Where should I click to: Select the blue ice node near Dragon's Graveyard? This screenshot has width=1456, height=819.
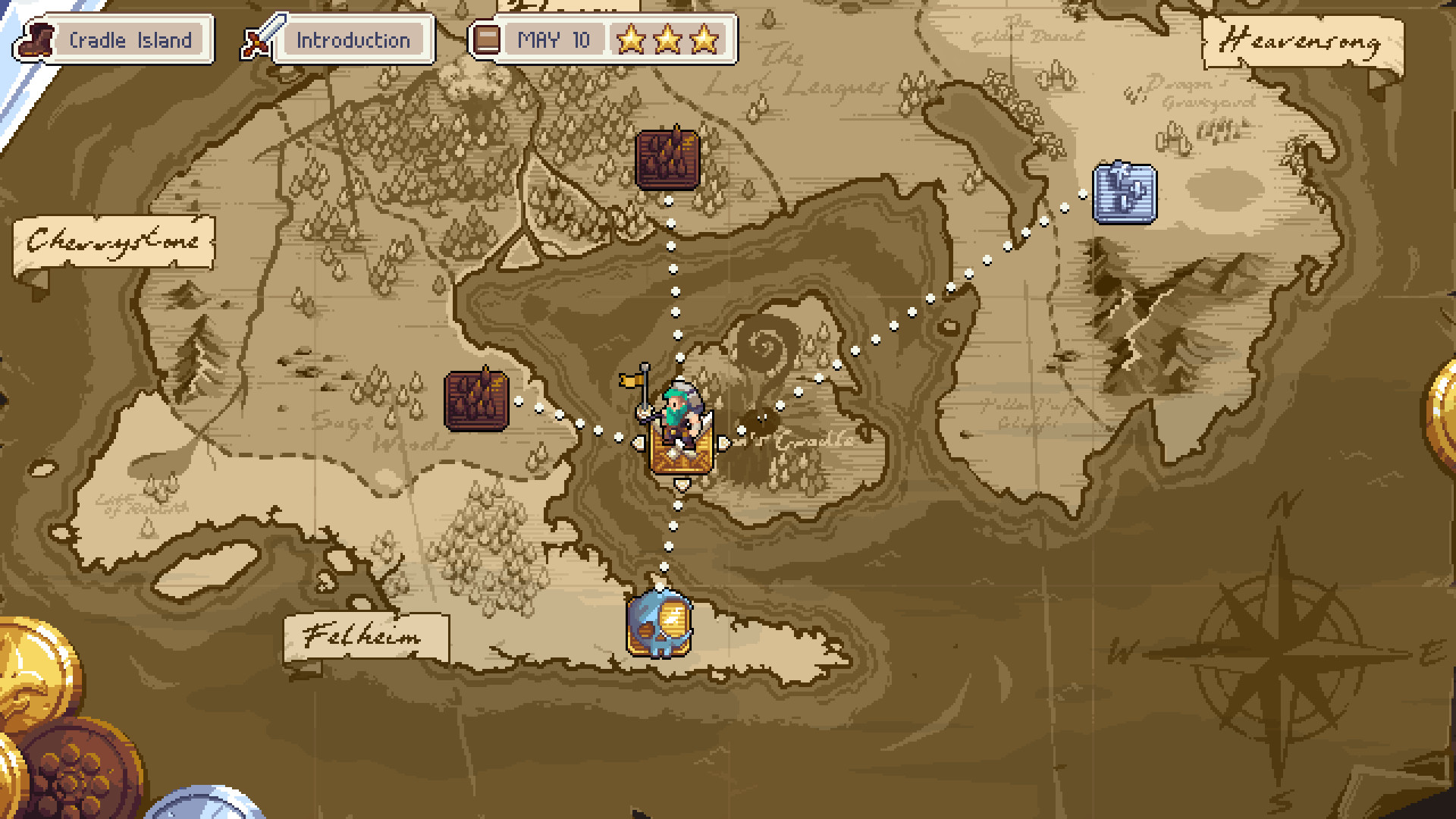[x=1124, y=191]
